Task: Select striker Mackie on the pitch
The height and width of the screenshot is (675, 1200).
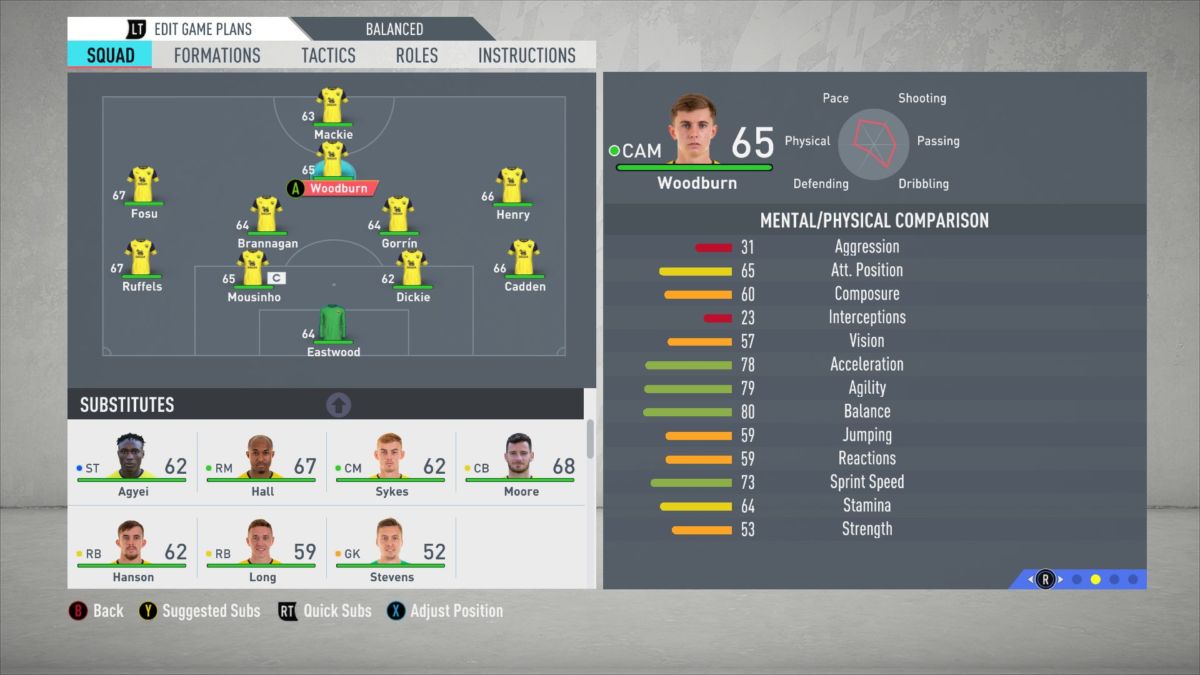Action: [332, 108]
